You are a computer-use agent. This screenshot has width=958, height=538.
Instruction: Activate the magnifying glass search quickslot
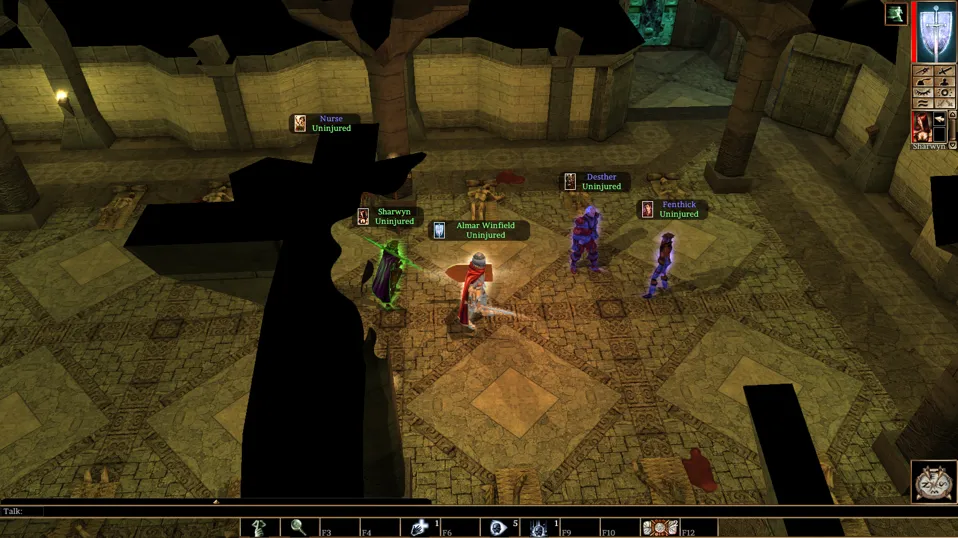298,527
